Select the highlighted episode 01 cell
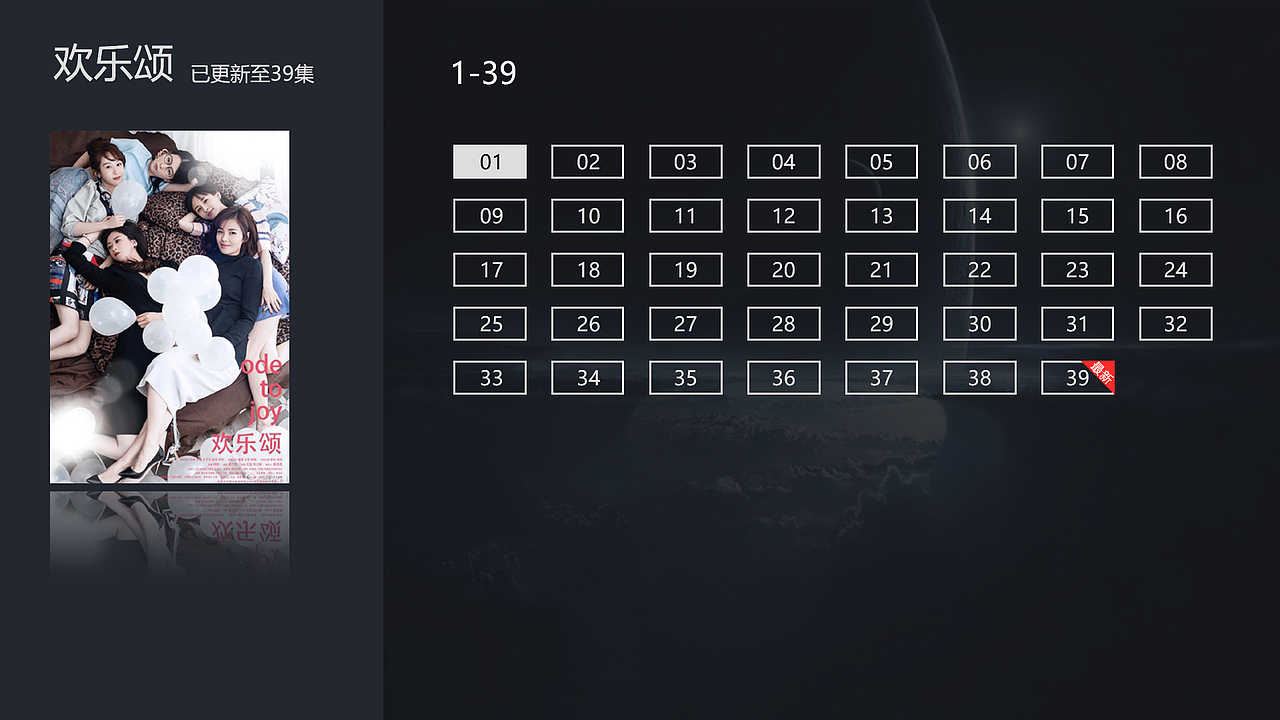The image size is (1280, 720). click(489, 161)
